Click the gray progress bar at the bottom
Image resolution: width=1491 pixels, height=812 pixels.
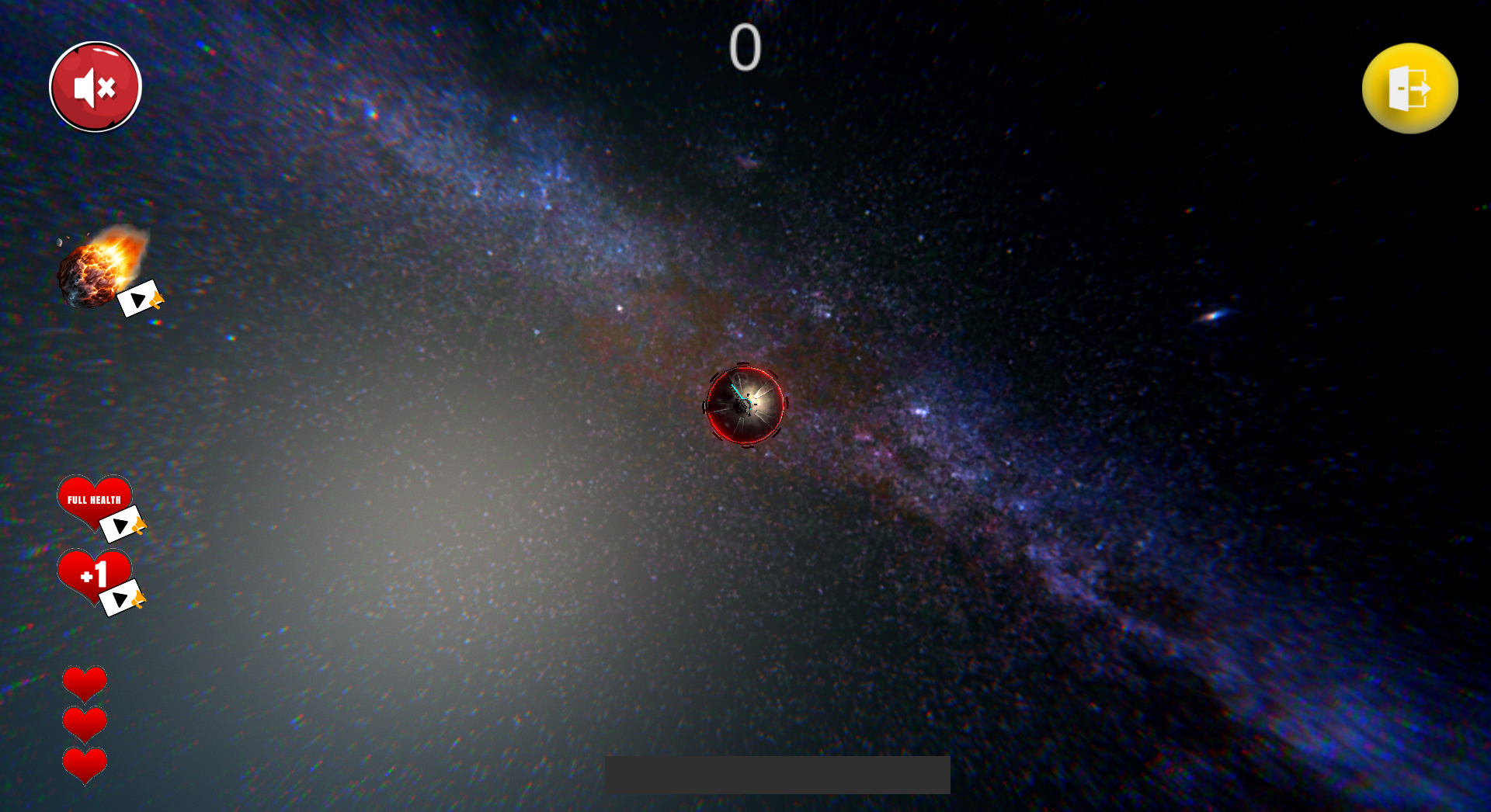778,773
